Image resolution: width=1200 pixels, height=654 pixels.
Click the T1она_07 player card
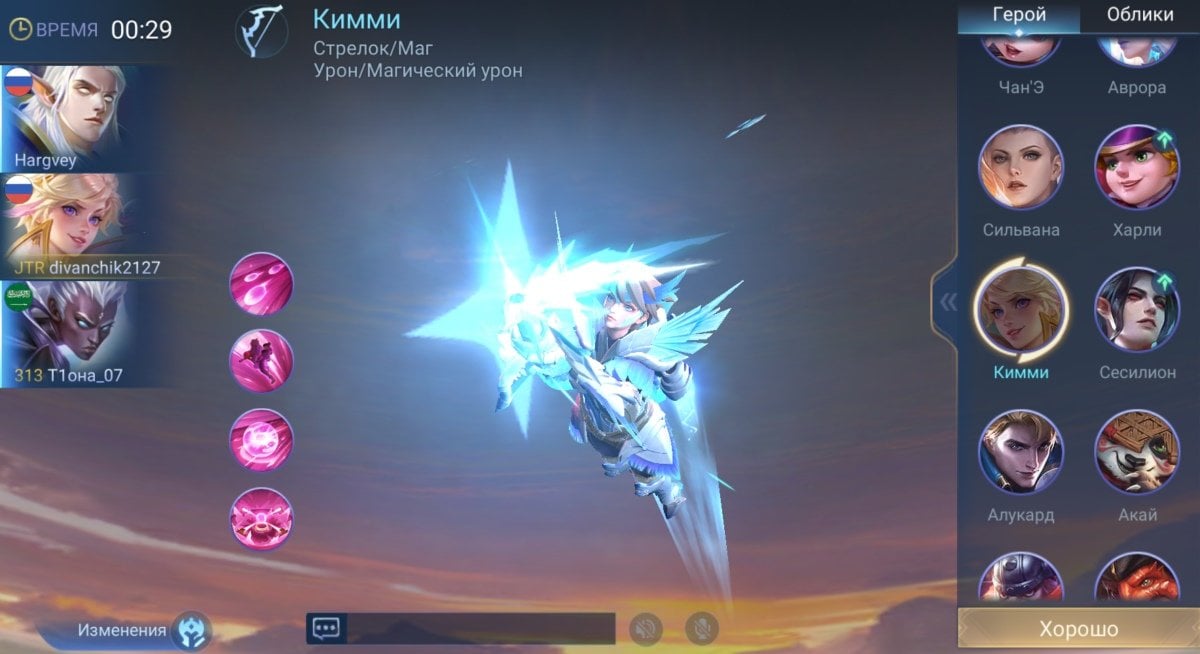[x=64, y=334]
